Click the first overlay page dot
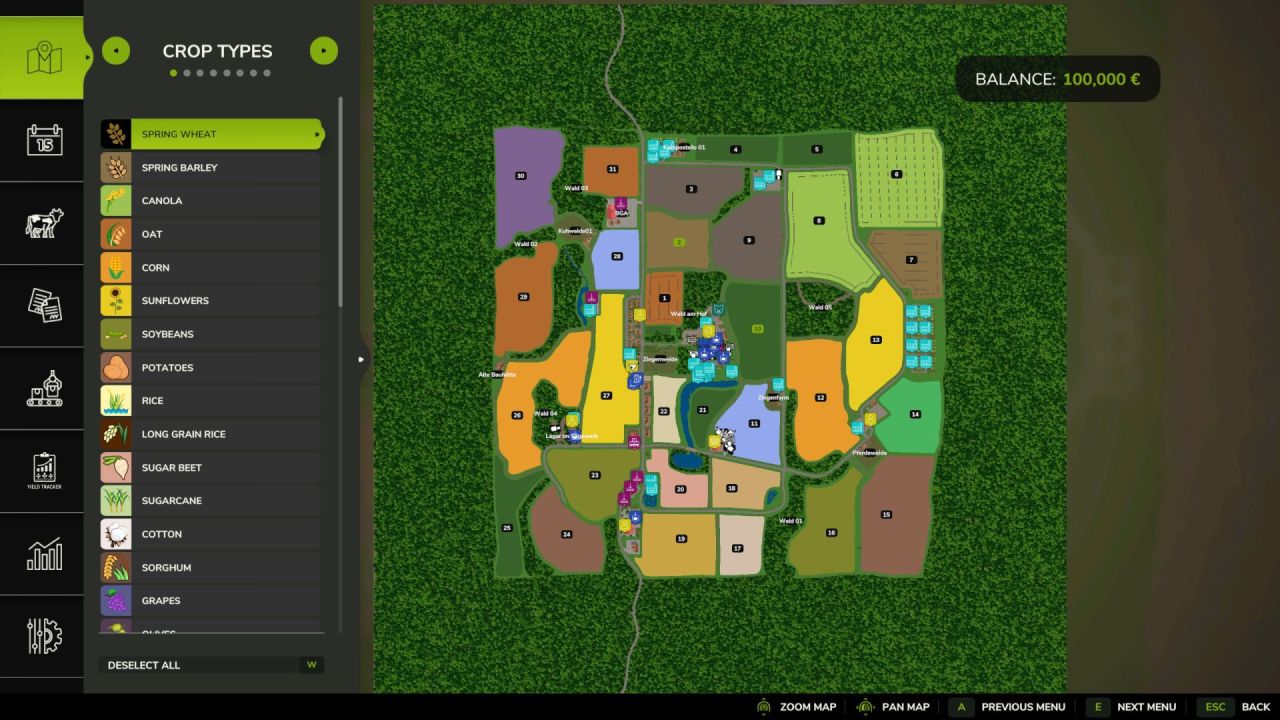 [x=172, y=72]
